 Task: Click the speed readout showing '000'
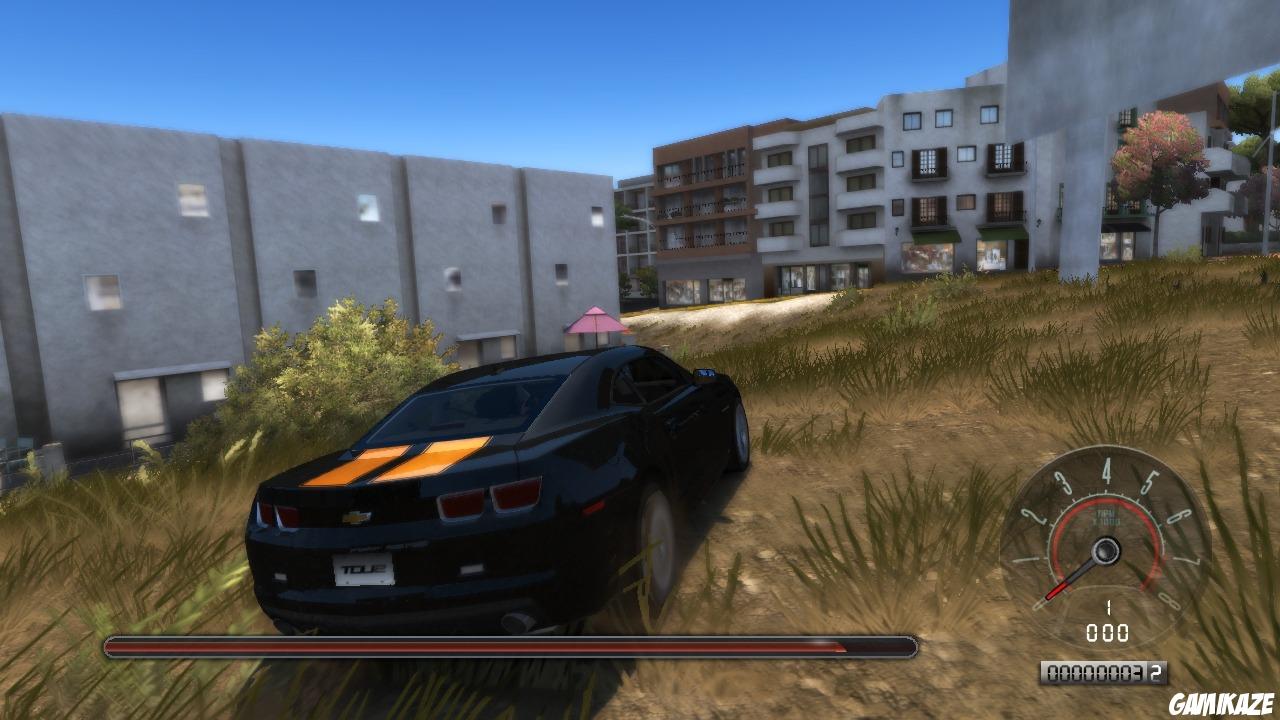tap(1109, 629)
